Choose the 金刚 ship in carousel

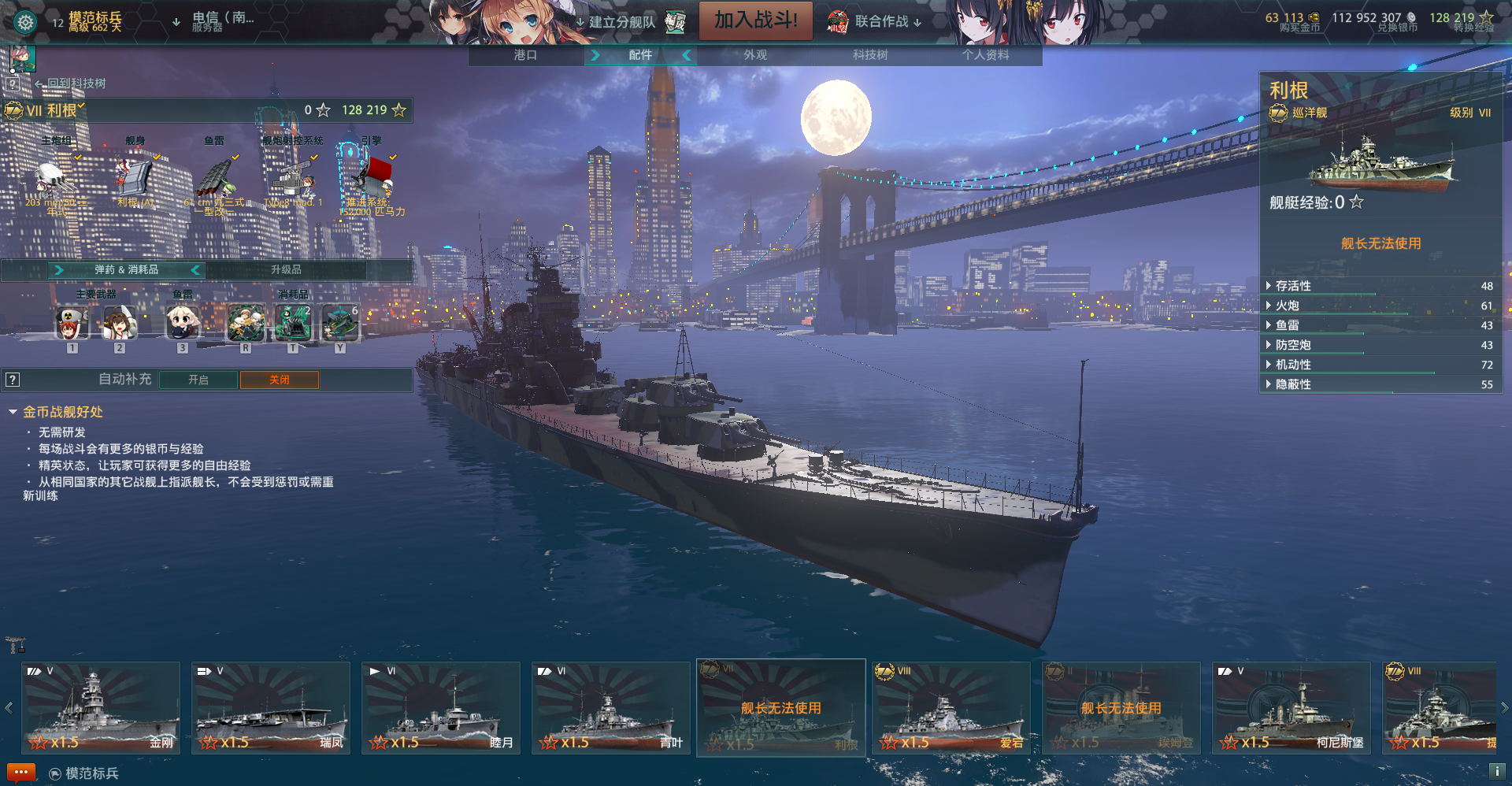pyautogui.click(x=101, y=708)
